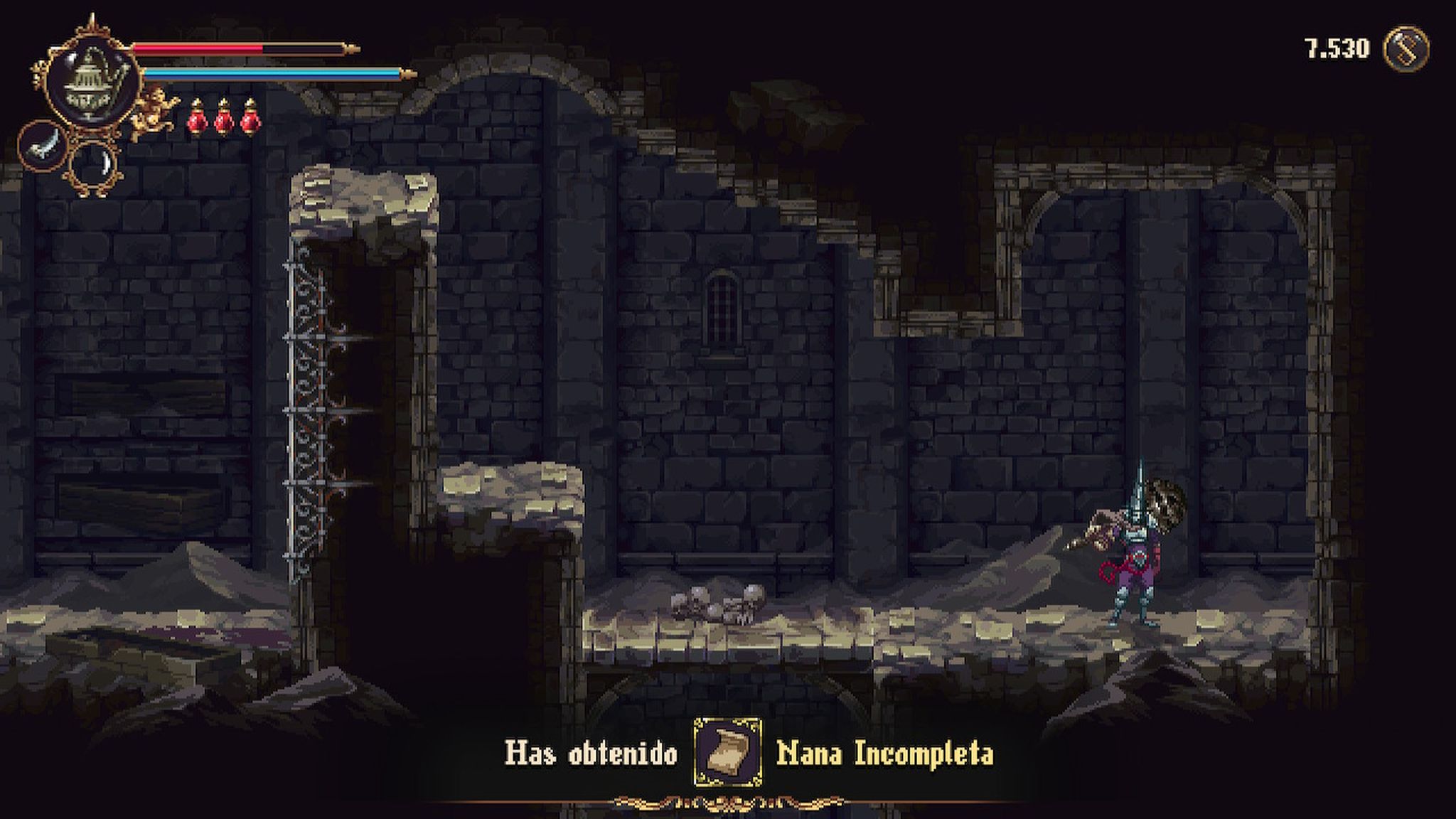Select the middle healing flask icon
The image size is (1456, 819).
[x=224, y=117]
